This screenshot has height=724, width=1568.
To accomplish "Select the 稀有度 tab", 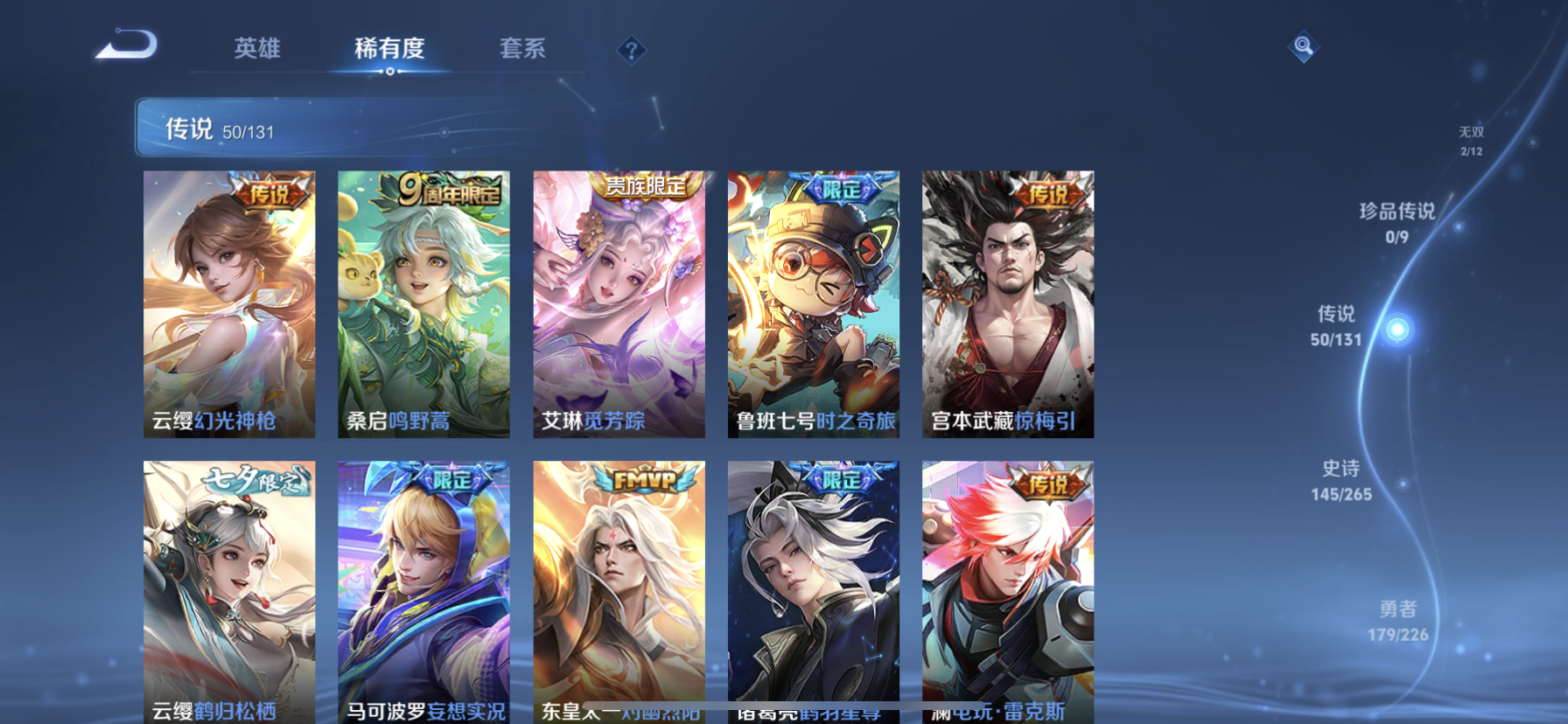I will click(388, 50).
